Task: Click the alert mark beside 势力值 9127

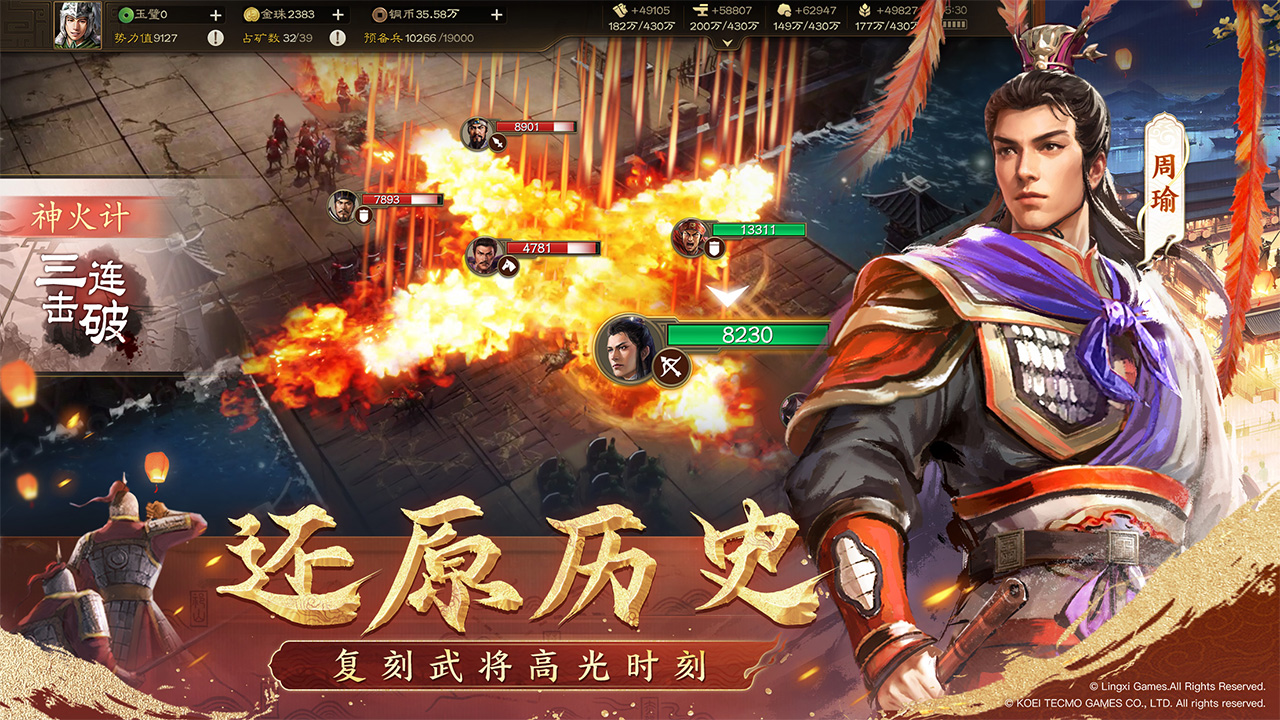Action: click(x=215, y=36)
